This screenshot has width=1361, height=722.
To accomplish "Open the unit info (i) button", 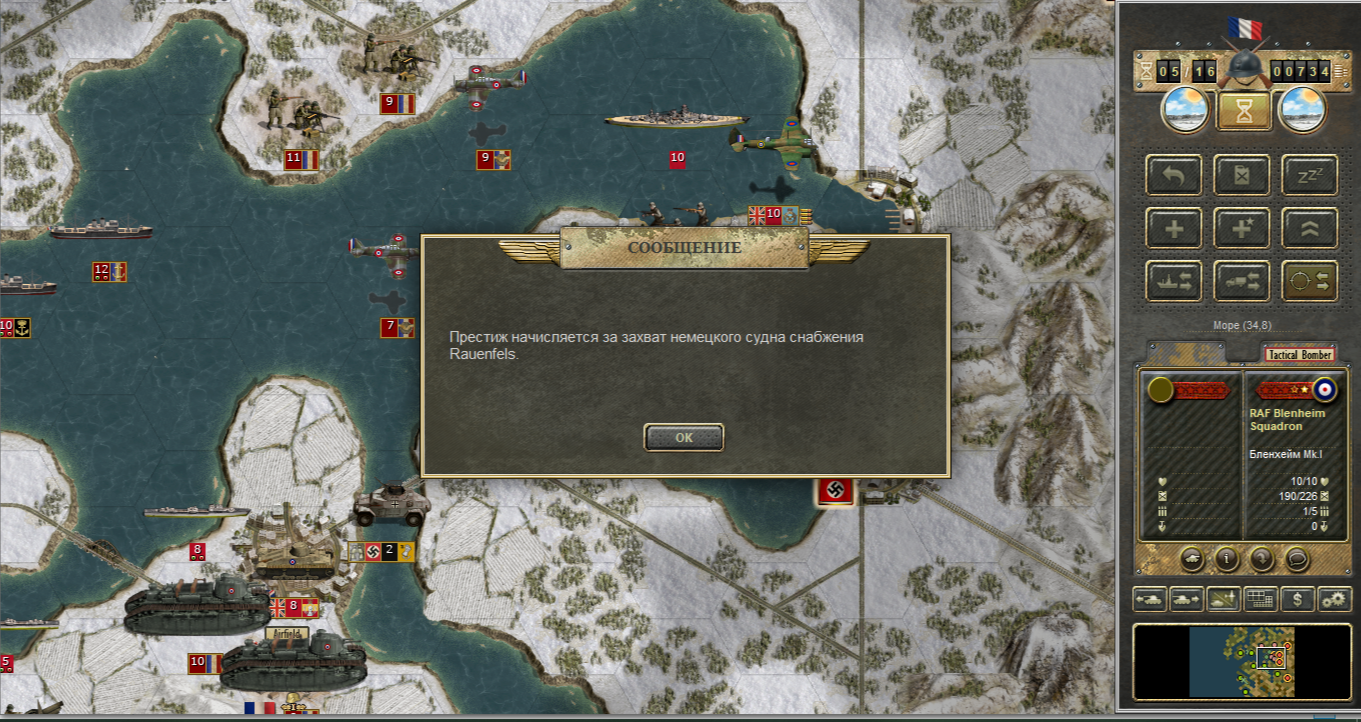I will (x=1227, y=558).
